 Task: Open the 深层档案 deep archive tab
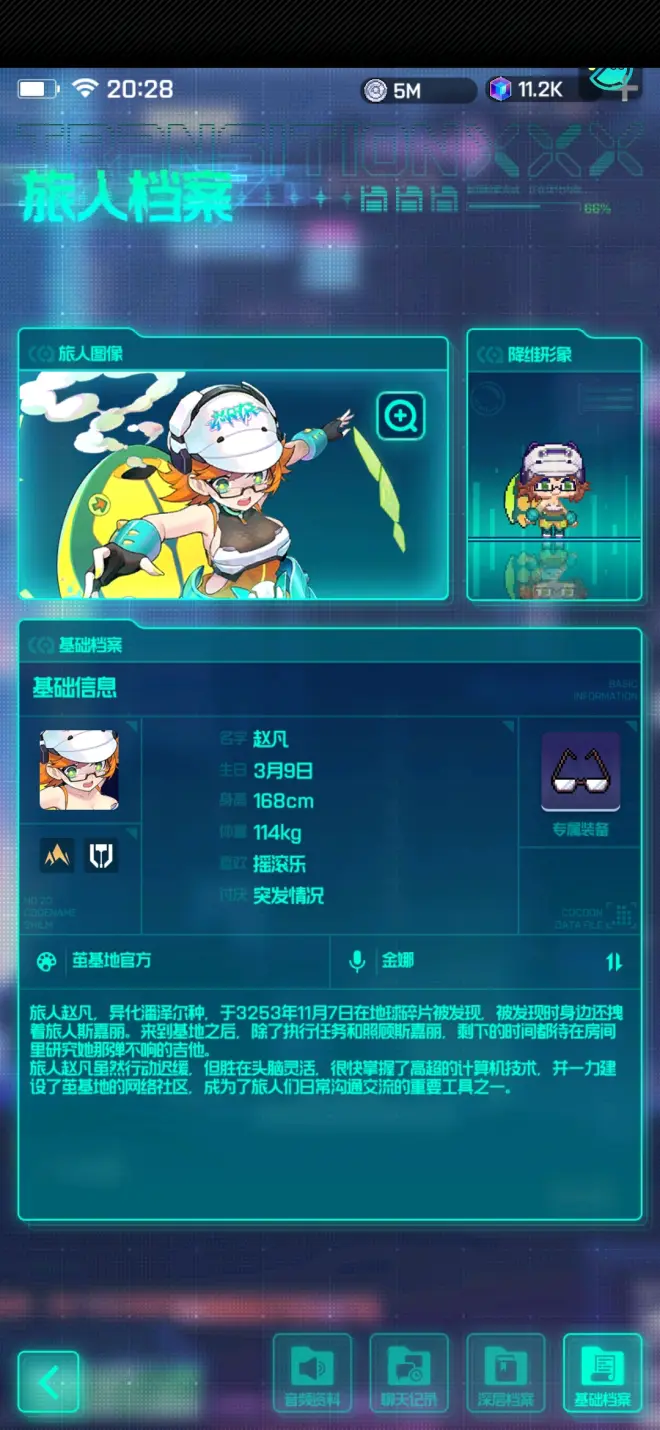coord(506,1372)
